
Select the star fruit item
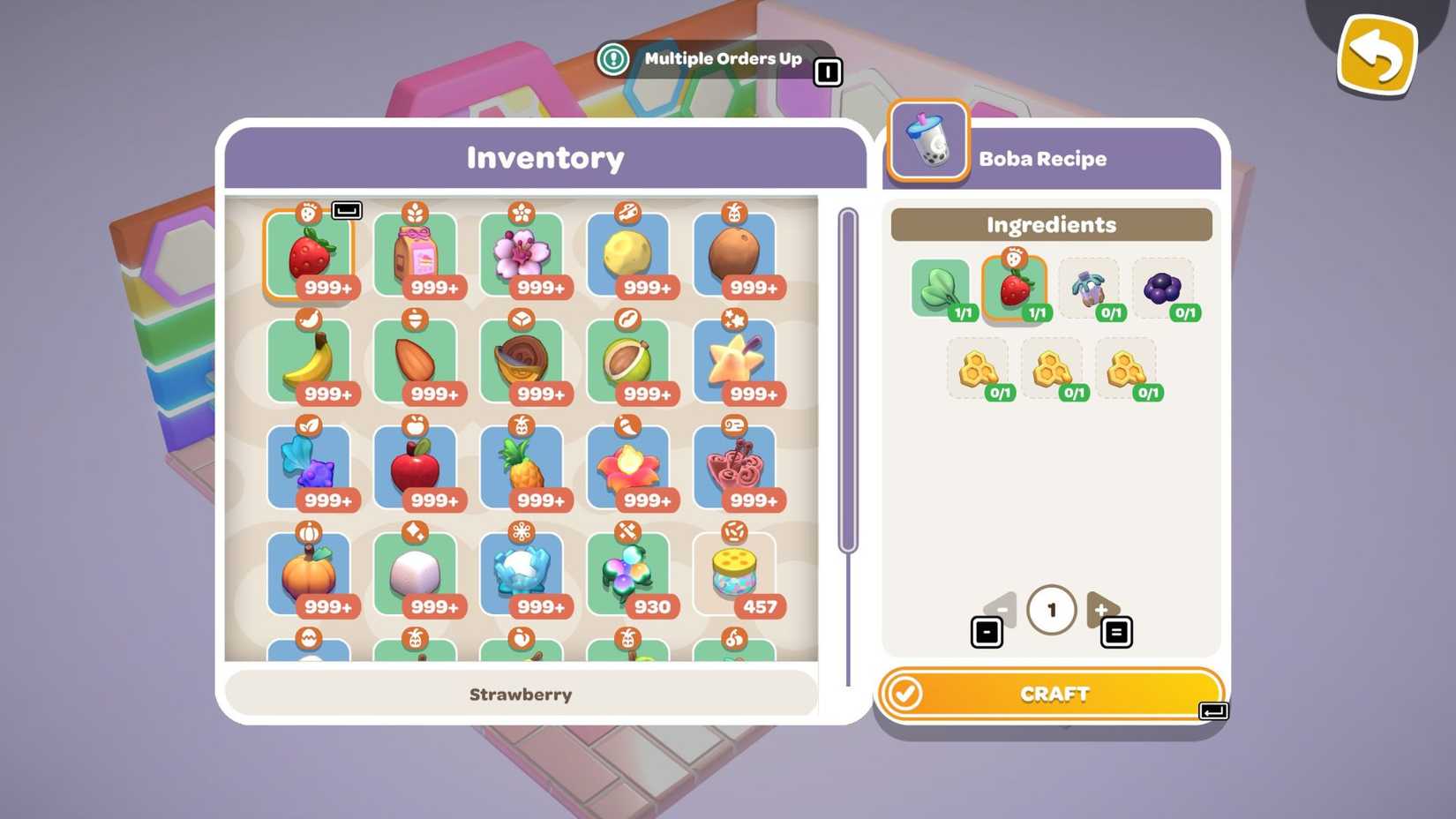[x=734, y=360]
